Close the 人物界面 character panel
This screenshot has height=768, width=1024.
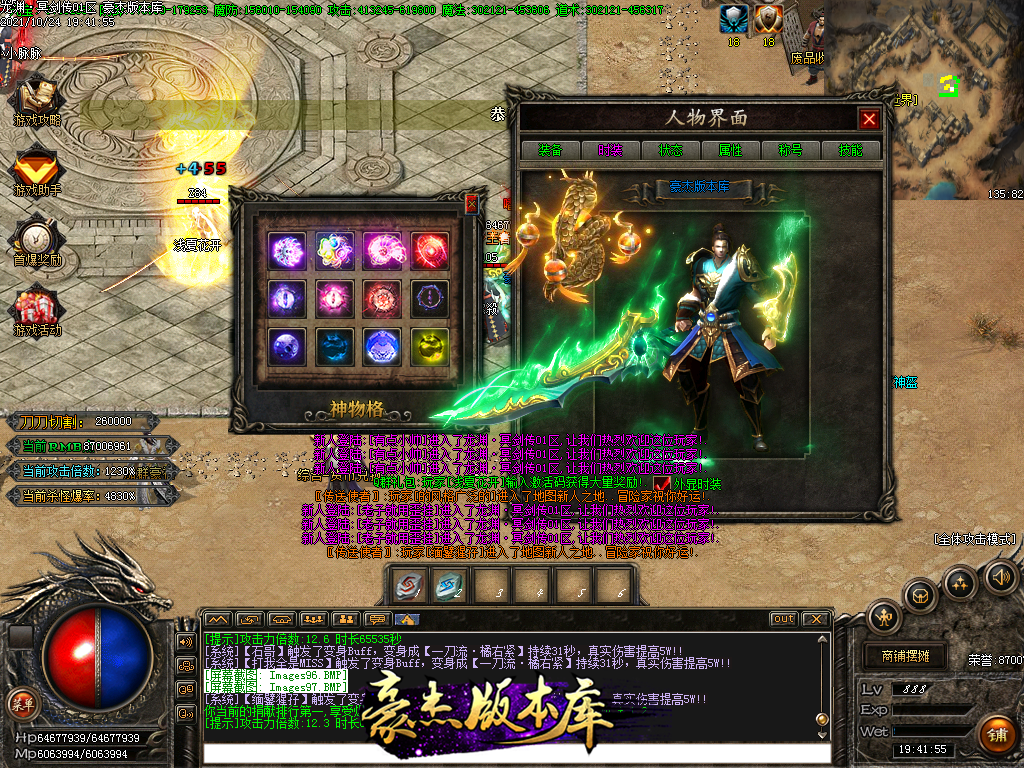point(869,119)
